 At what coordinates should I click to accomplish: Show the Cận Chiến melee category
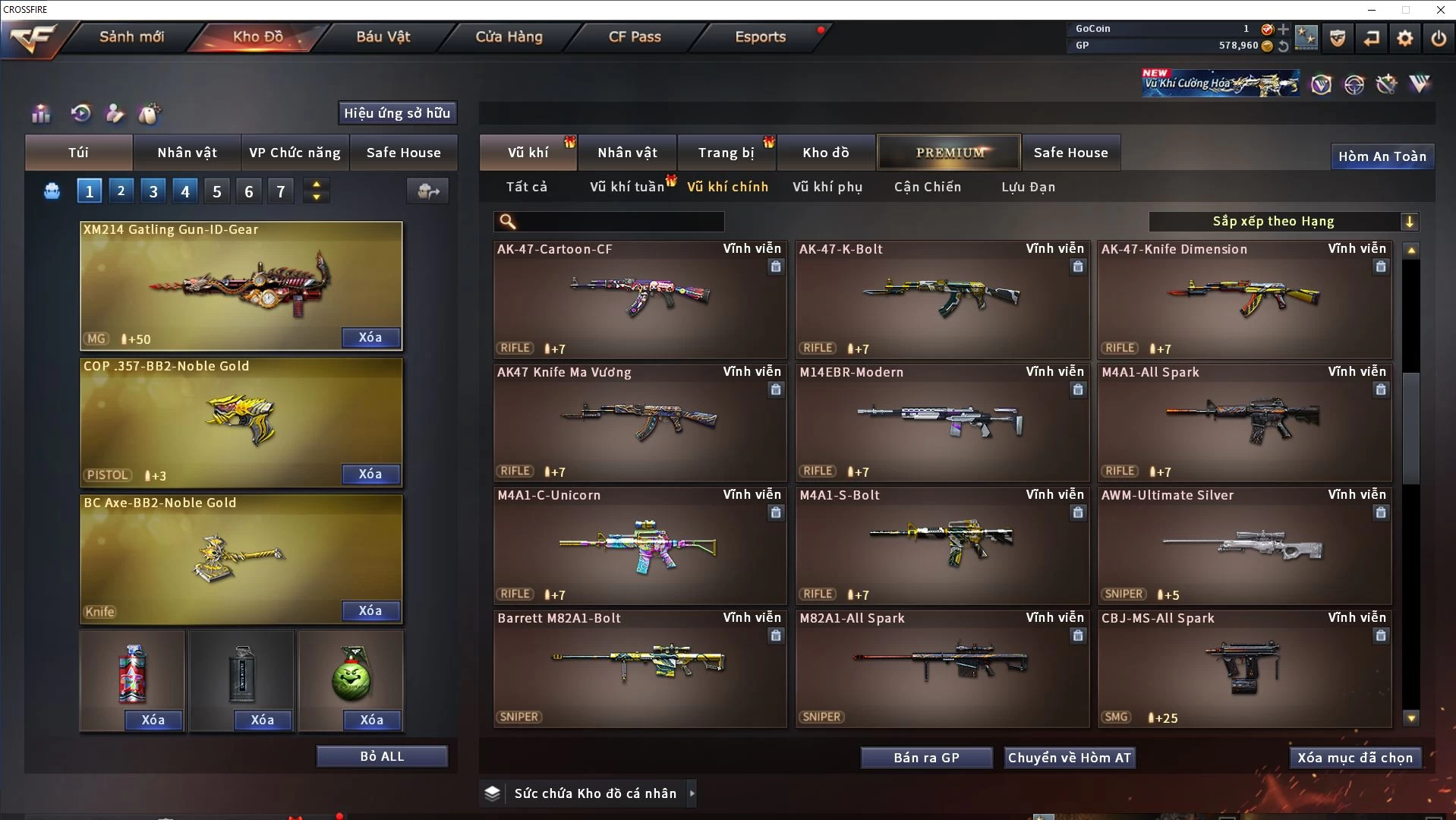click(x=927, y=187)
